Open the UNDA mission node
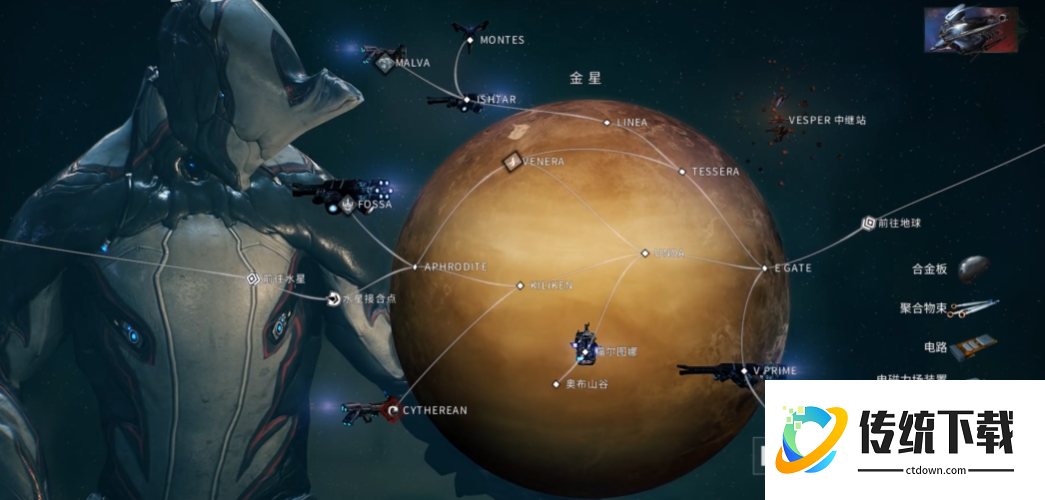The height and width of the screenshot is (500, 1045). click(645, 253)
